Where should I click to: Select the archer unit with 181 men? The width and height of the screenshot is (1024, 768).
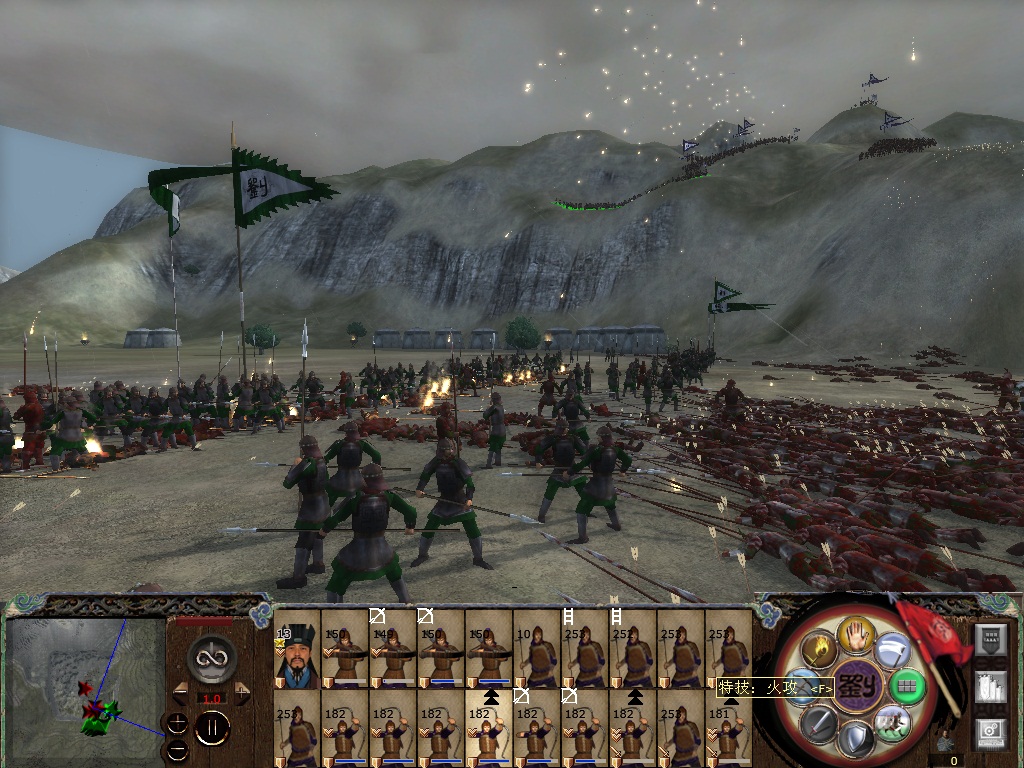729,728
